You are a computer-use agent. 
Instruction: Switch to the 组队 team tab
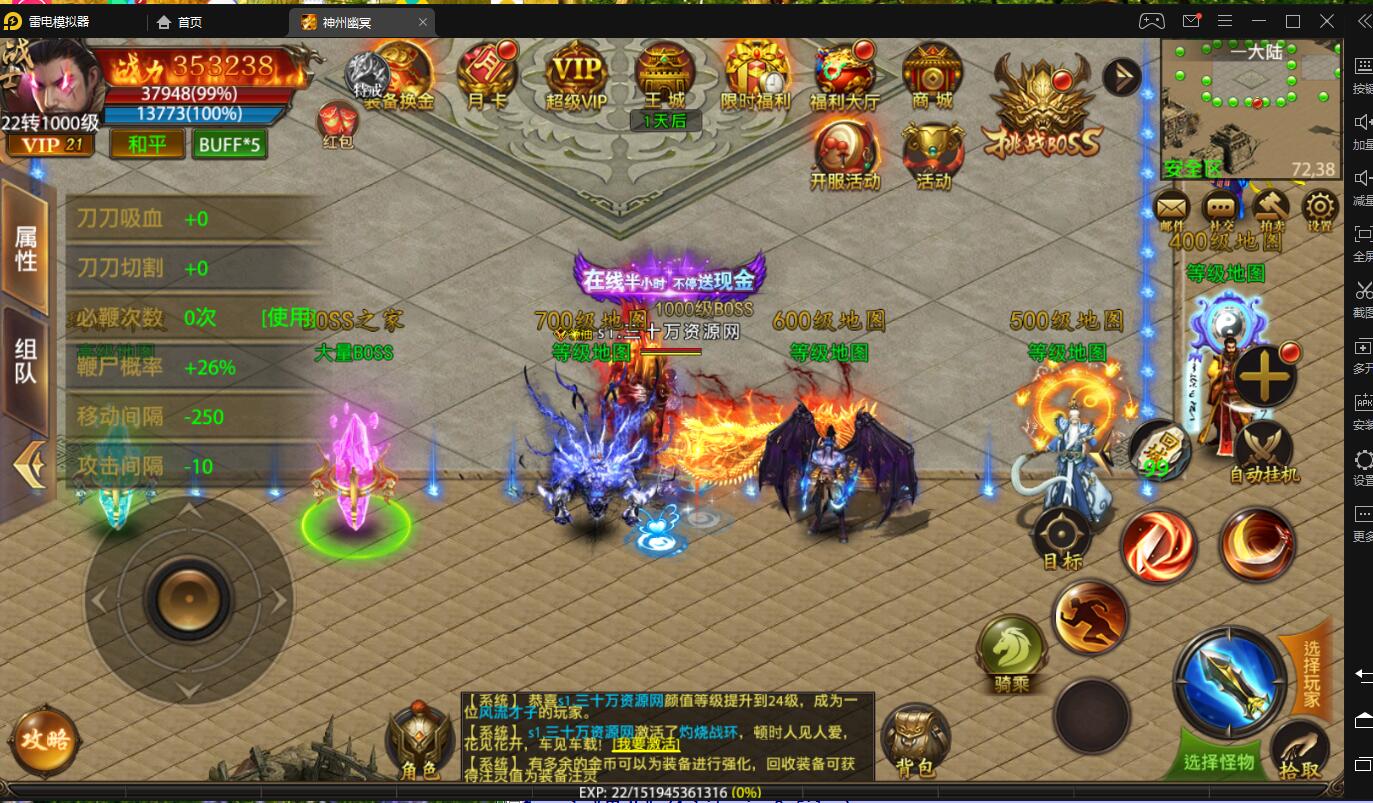[25, 361]
